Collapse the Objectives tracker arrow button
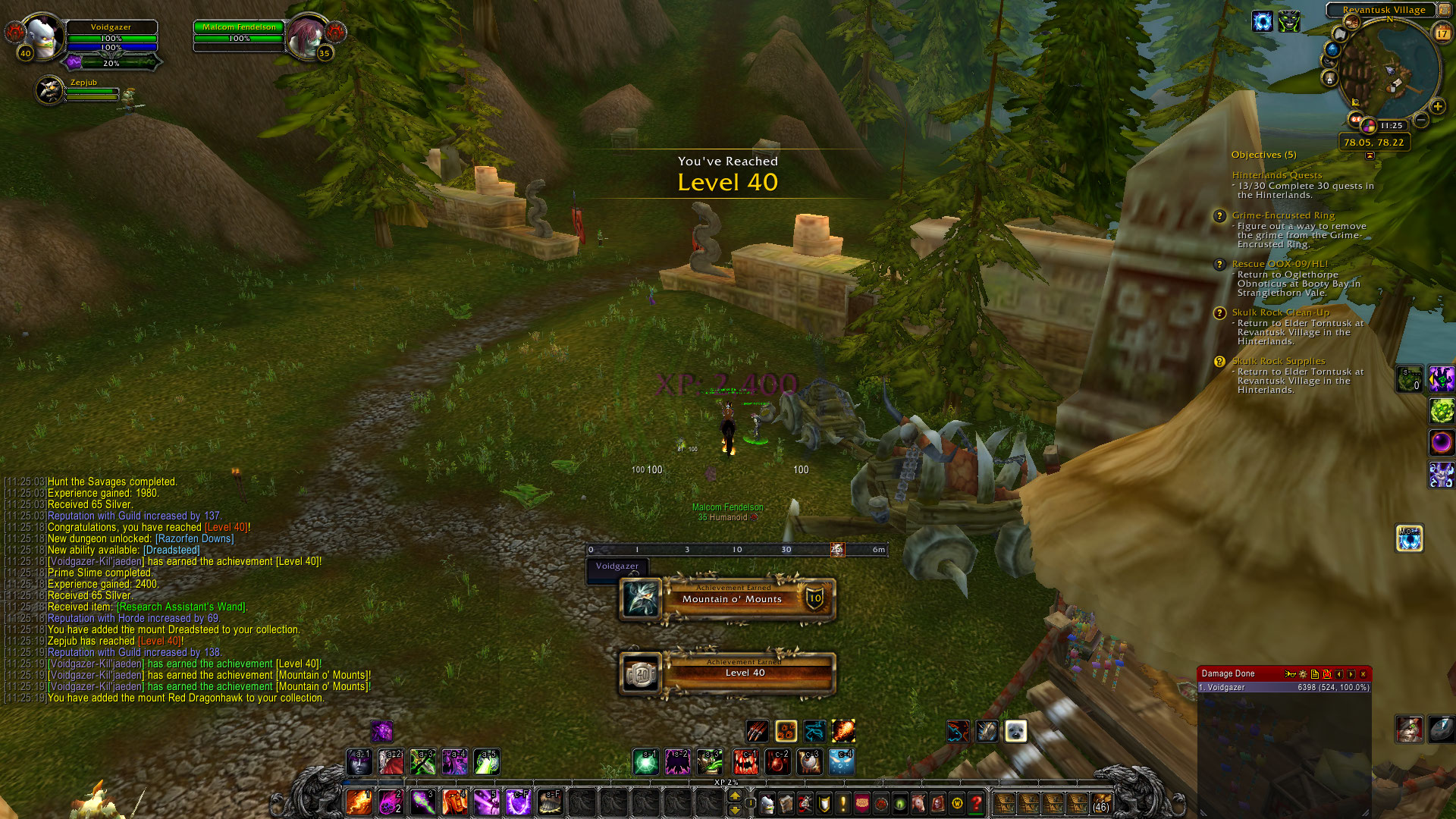The image size is (1456, 819). pyautogui.click(x=1370, y=155)
